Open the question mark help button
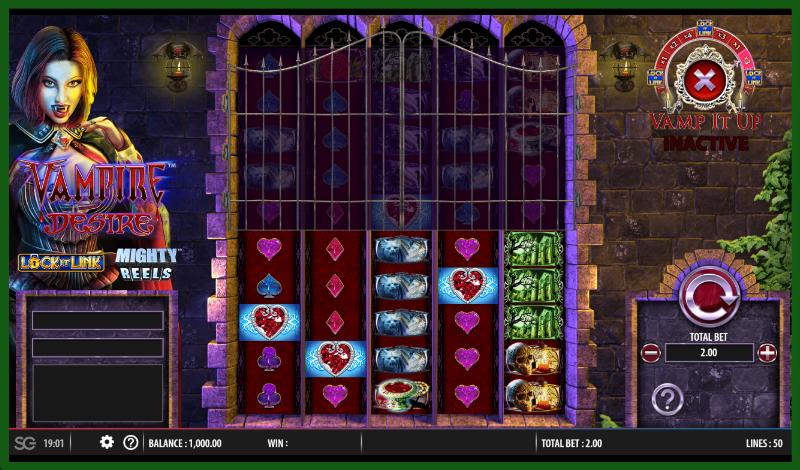This screenshot has width=800, height=470. (x=667, y=399)
